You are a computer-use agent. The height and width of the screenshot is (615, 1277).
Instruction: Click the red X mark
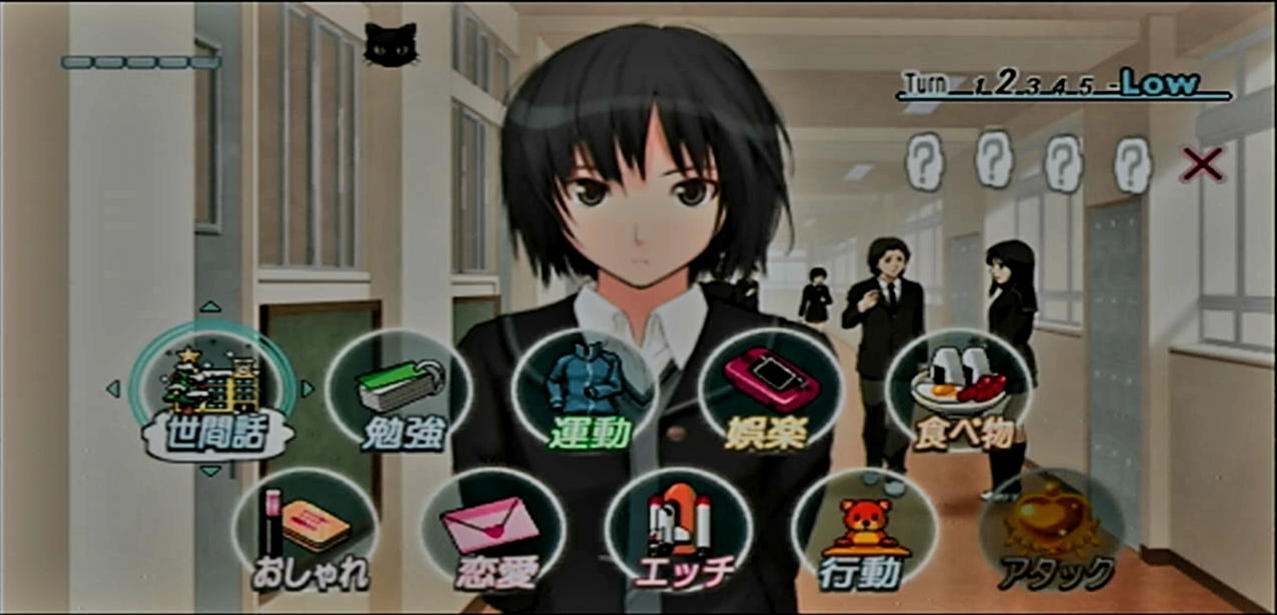(1201, 164)
